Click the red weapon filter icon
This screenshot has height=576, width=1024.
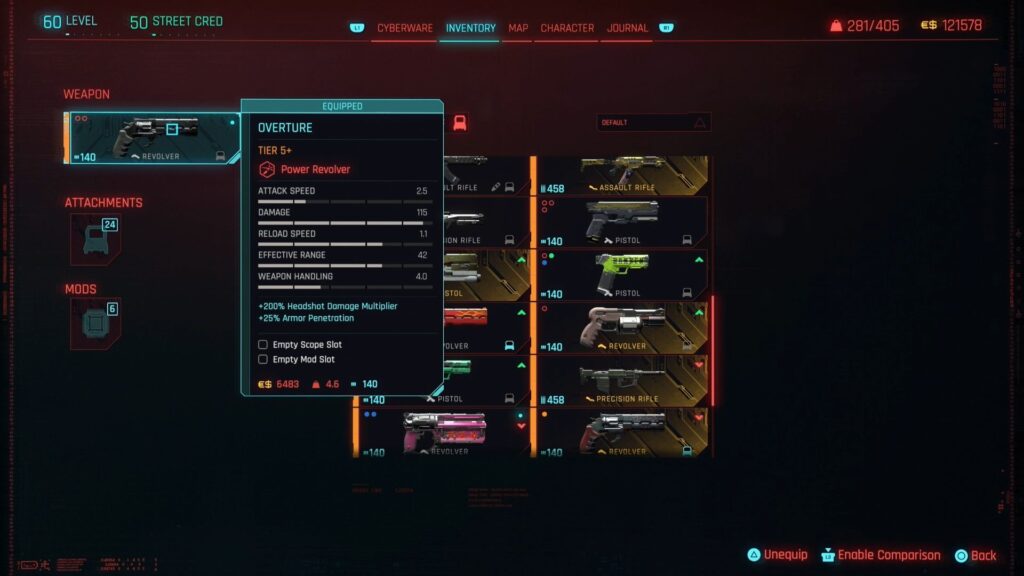tap(460, 123)
